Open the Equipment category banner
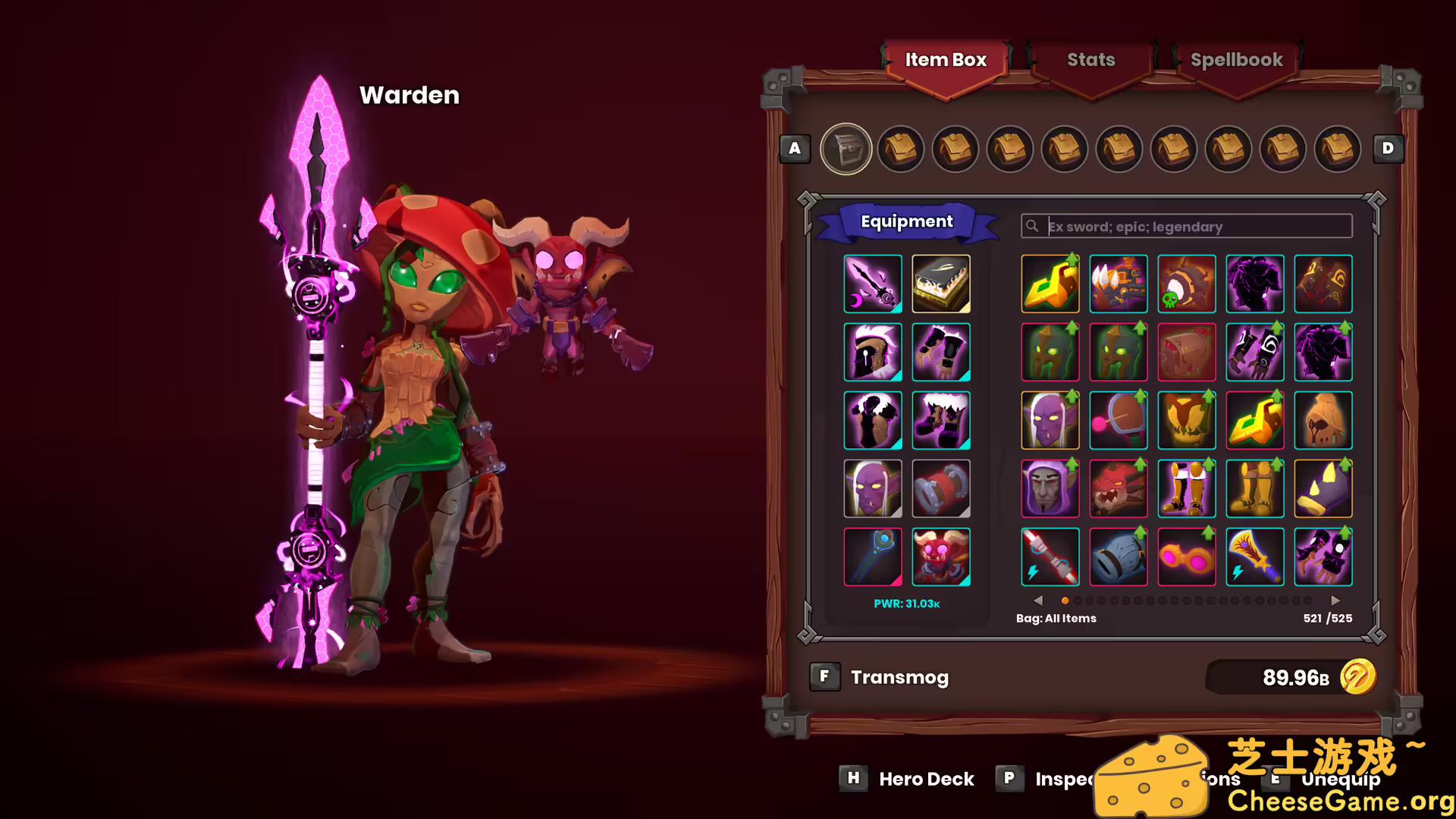Viewport: 1456px width, 819px height. point(907,221)
